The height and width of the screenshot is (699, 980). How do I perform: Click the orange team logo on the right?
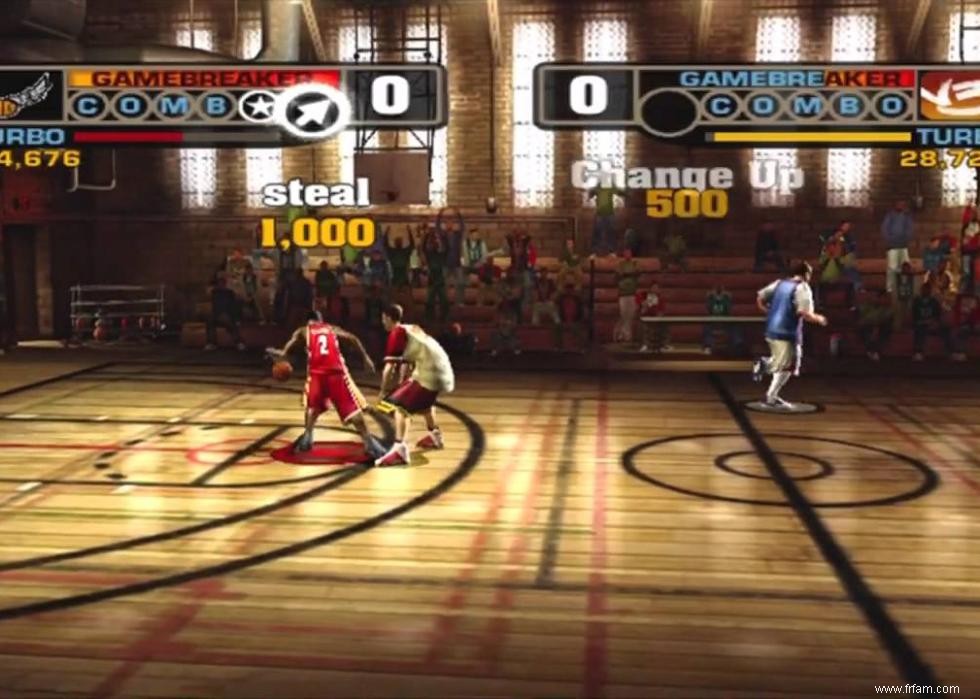click(950, 96)
